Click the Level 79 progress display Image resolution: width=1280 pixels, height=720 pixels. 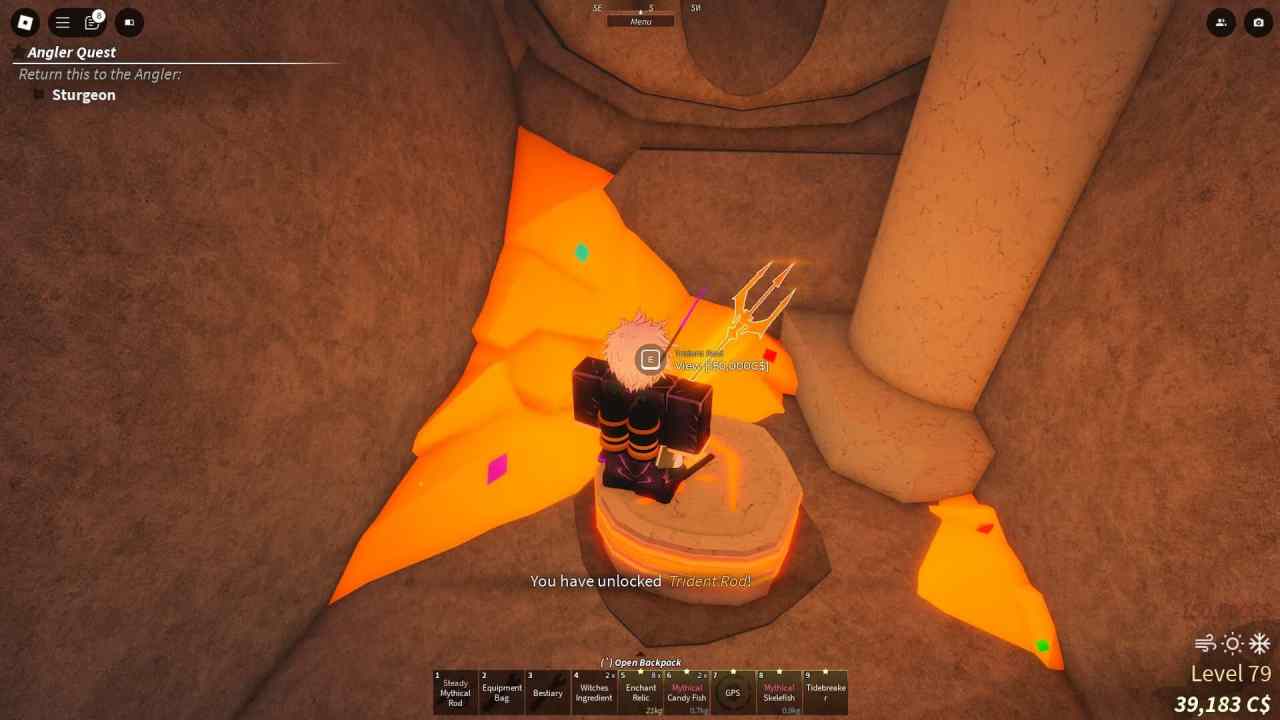(1230, 673)
